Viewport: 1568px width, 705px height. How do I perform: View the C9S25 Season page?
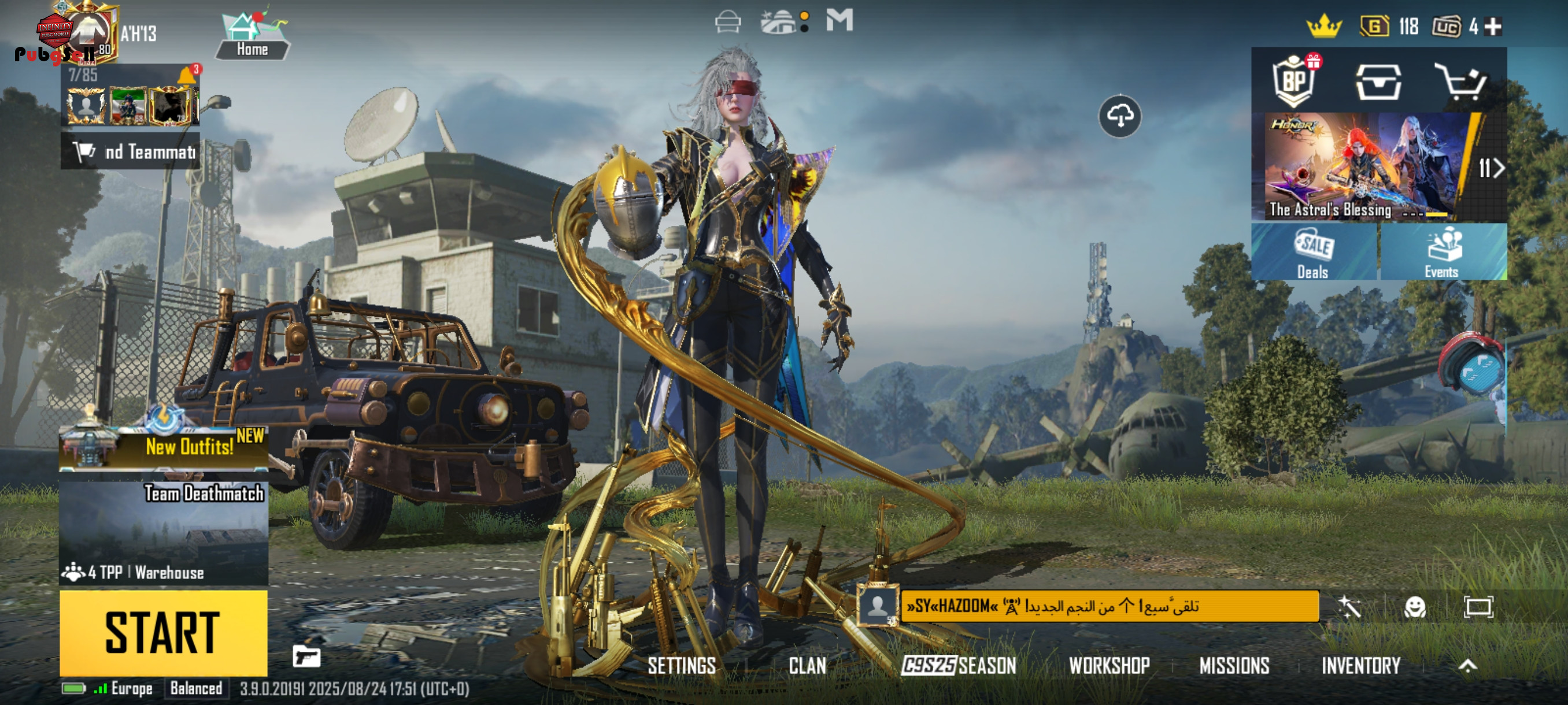[959, 666]
